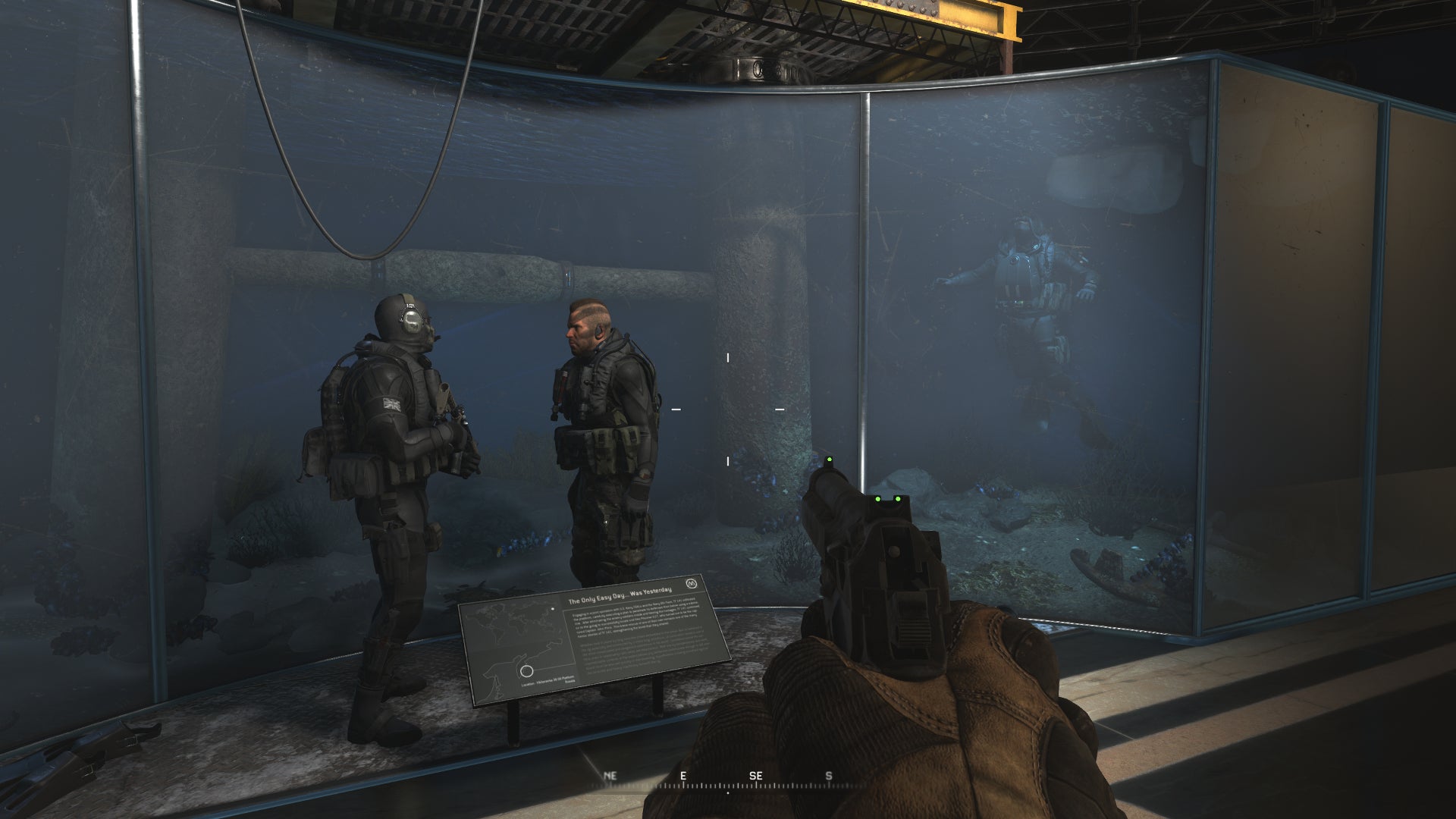Click the 'Location: Russia' label on the placard
Screen dimensions: 1456x819
548,682
